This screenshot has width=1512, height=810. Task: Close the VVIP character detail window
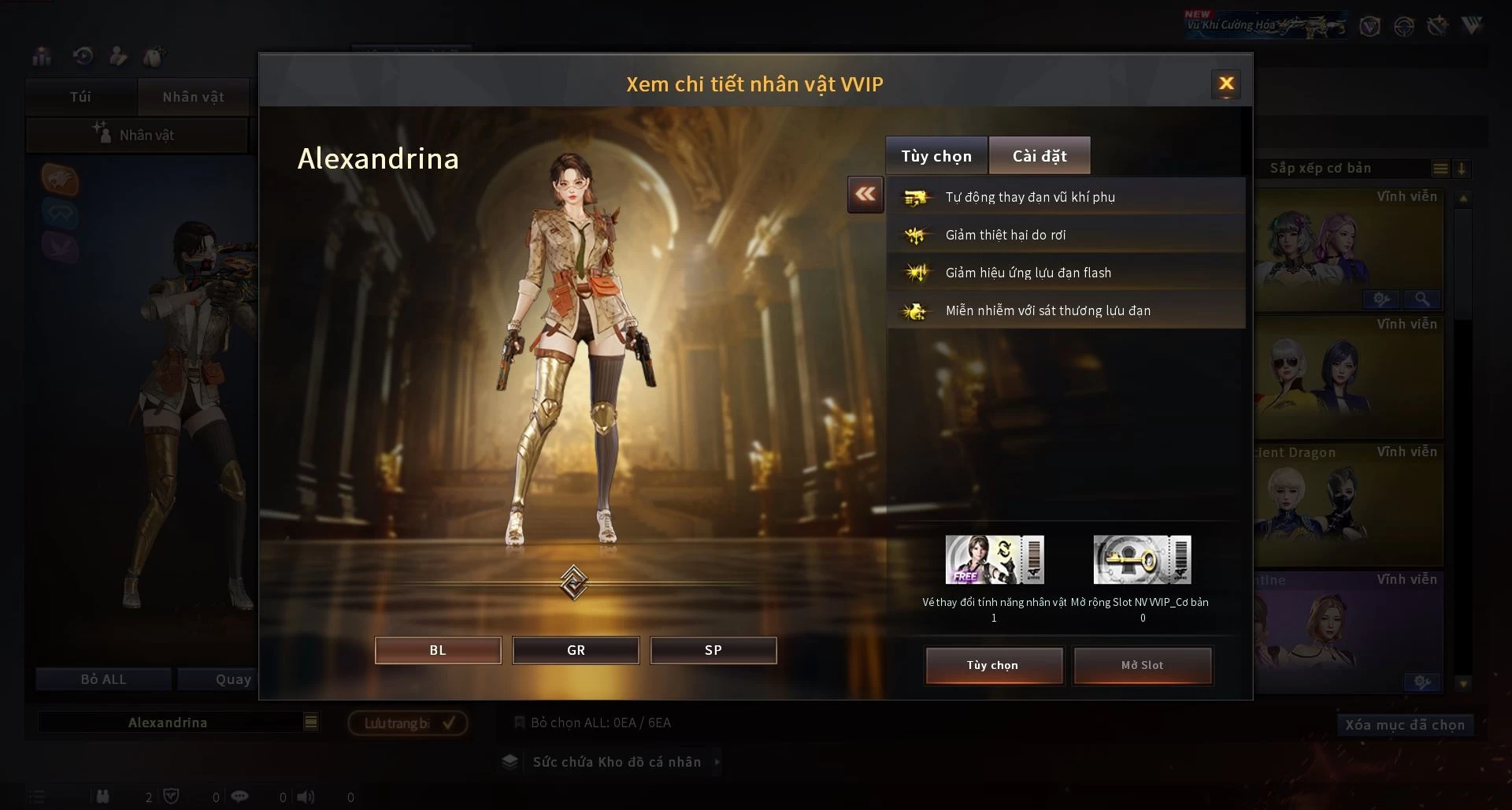[1225, 84]
